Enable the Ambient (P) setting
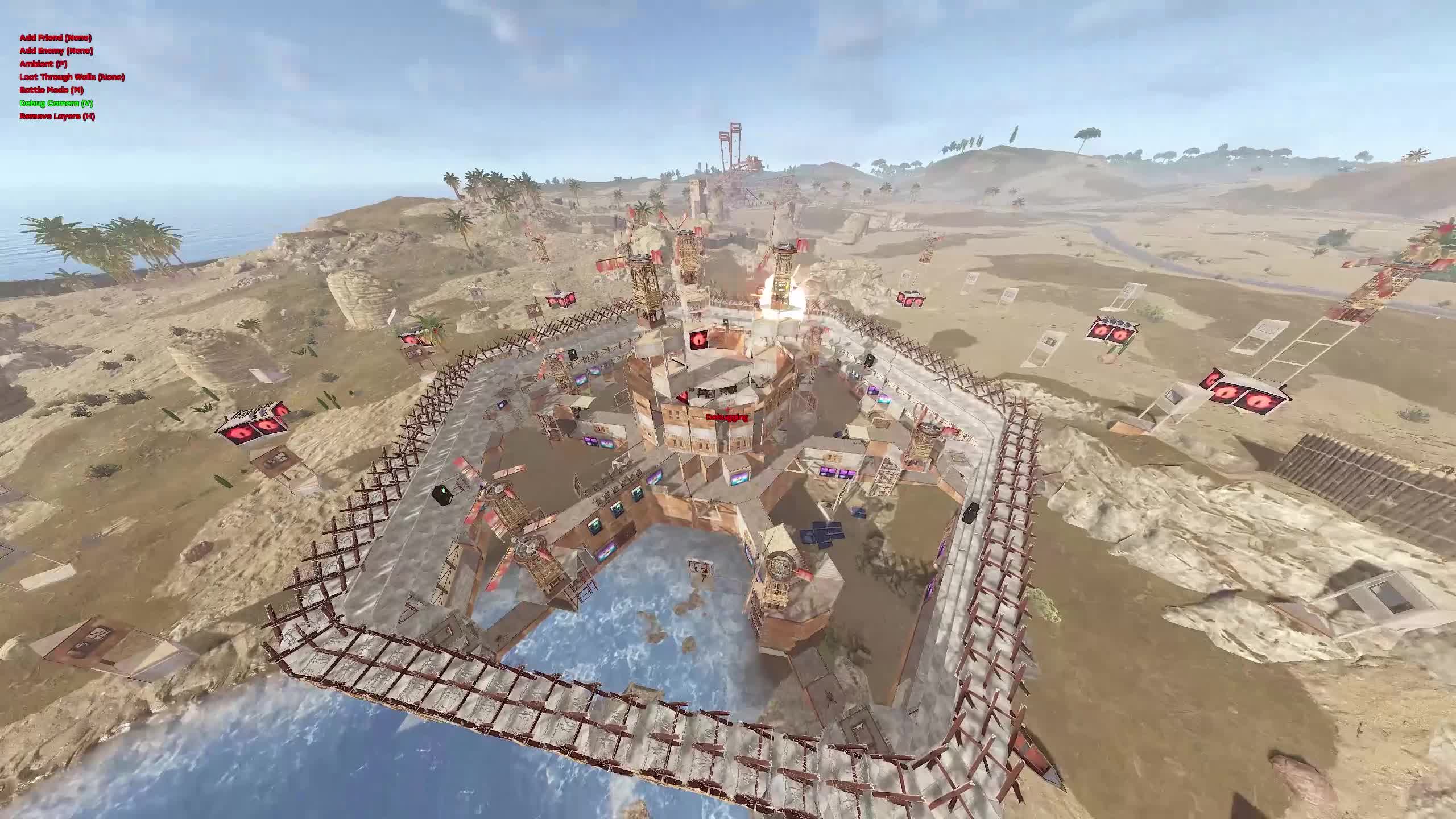 (x=44, y=65)
